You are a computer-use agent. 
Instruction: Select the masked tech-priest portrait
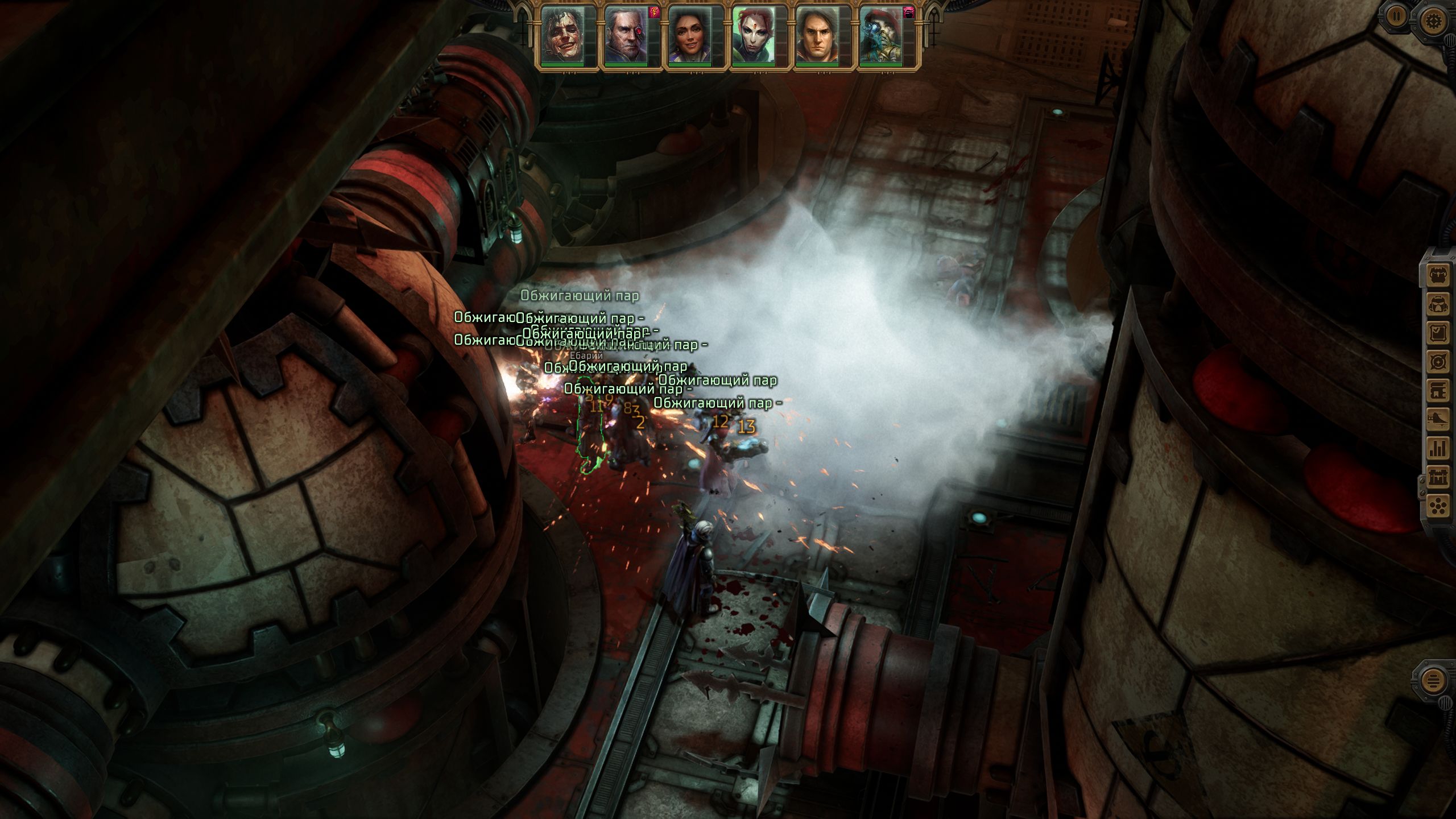[880, 35]
